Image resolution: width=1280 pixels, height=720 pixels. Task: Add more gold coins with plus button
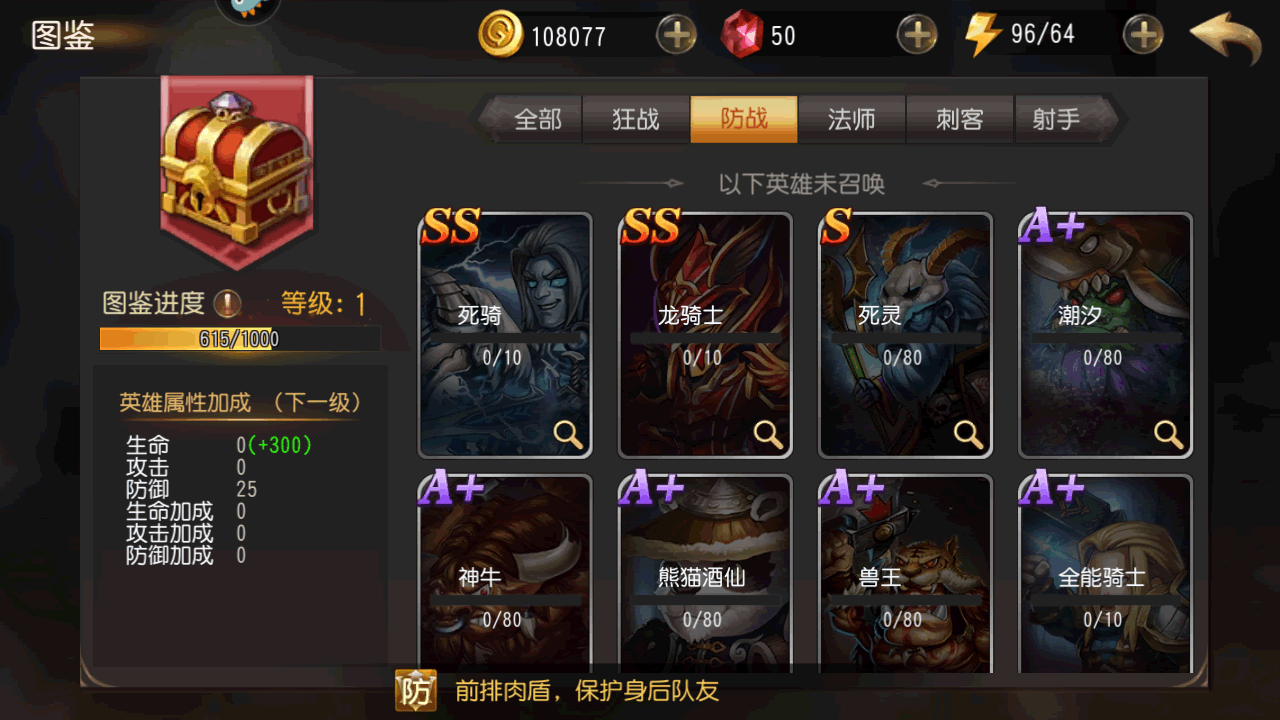676,36
